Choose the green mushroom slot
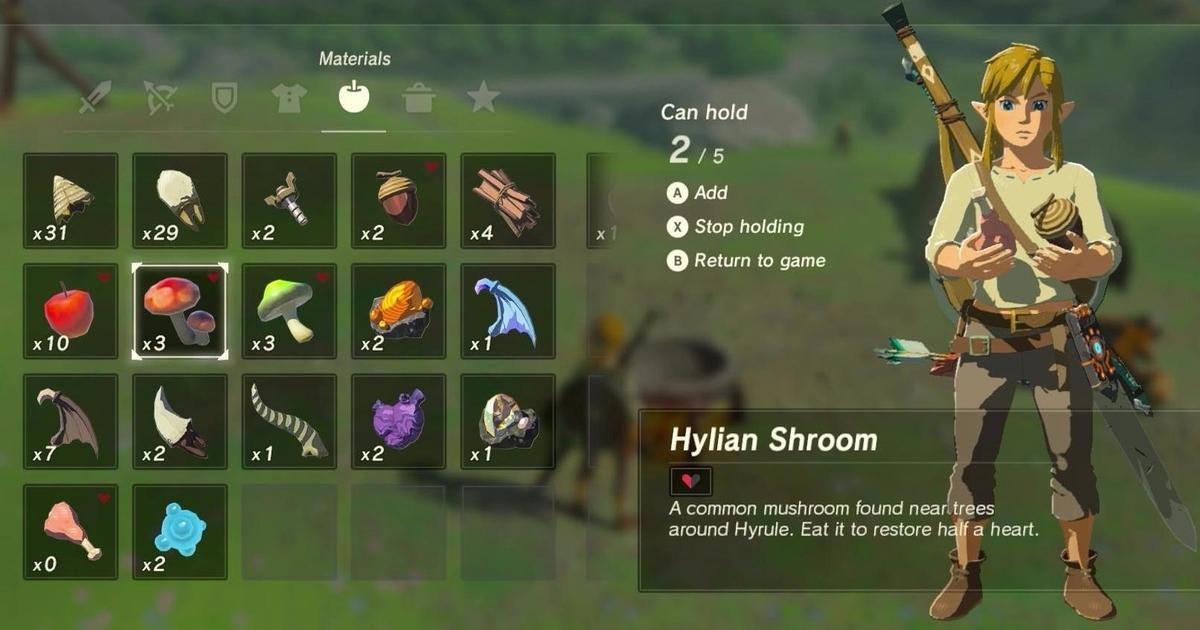Image resolution: width=1200 pixels, height=630 pixels. (x=289, y=311)
